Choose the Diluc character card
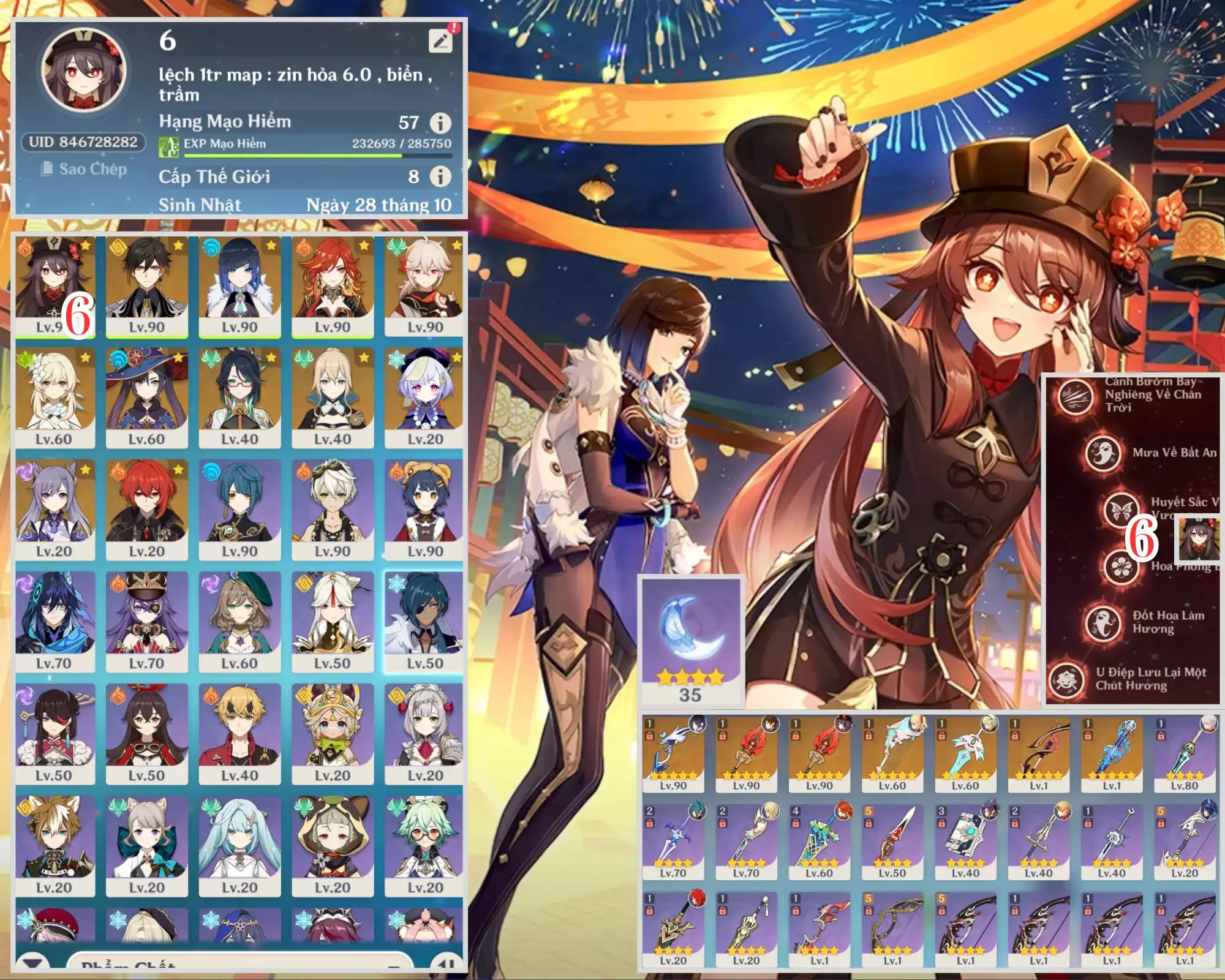 point(147,510)
